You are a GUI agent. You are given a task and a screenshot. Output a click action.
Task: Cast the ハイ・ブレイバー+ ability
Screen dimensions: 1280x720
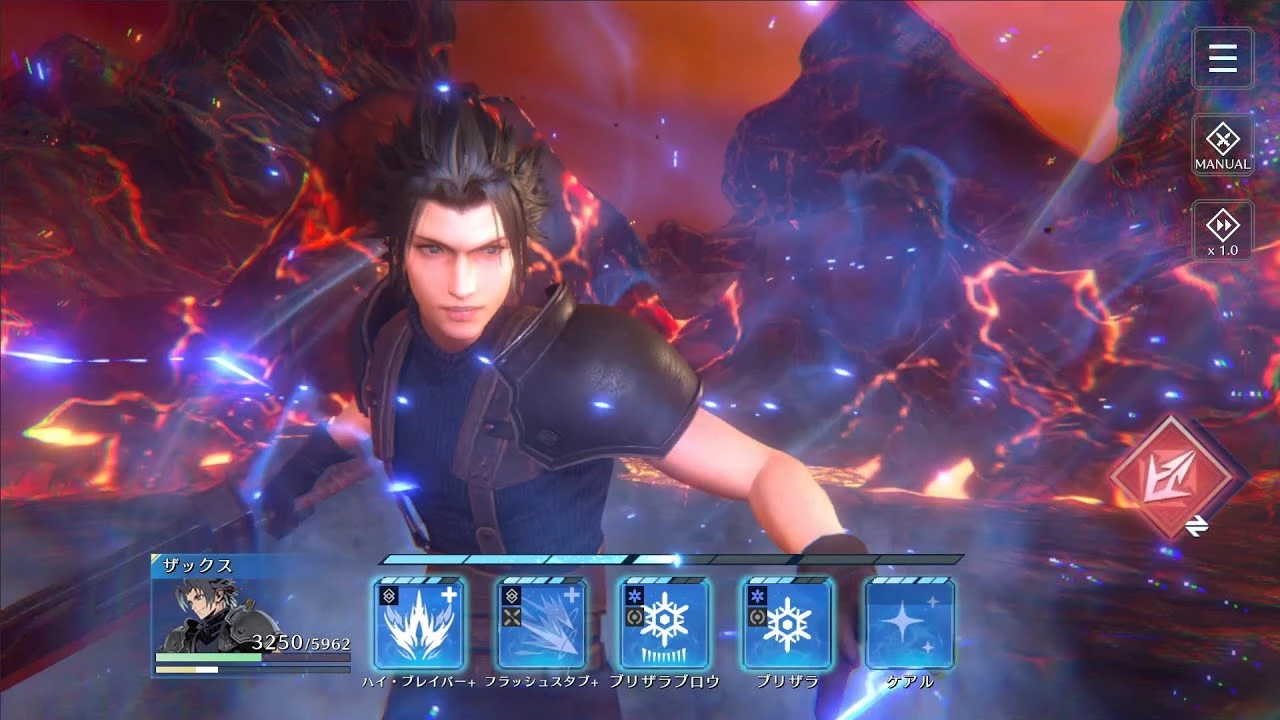pos(417,628)
